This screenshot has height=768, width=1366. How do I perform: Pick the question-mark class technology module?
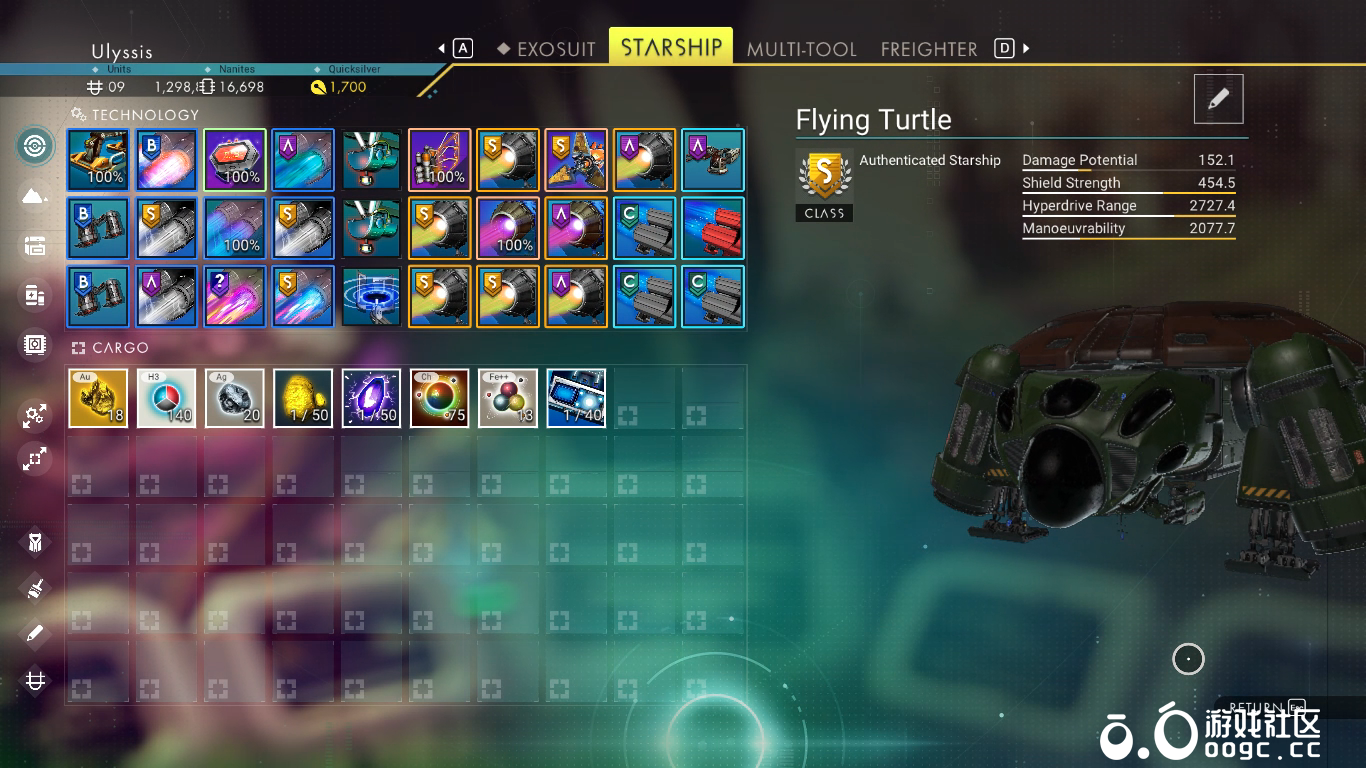click(x=235, y=296)
